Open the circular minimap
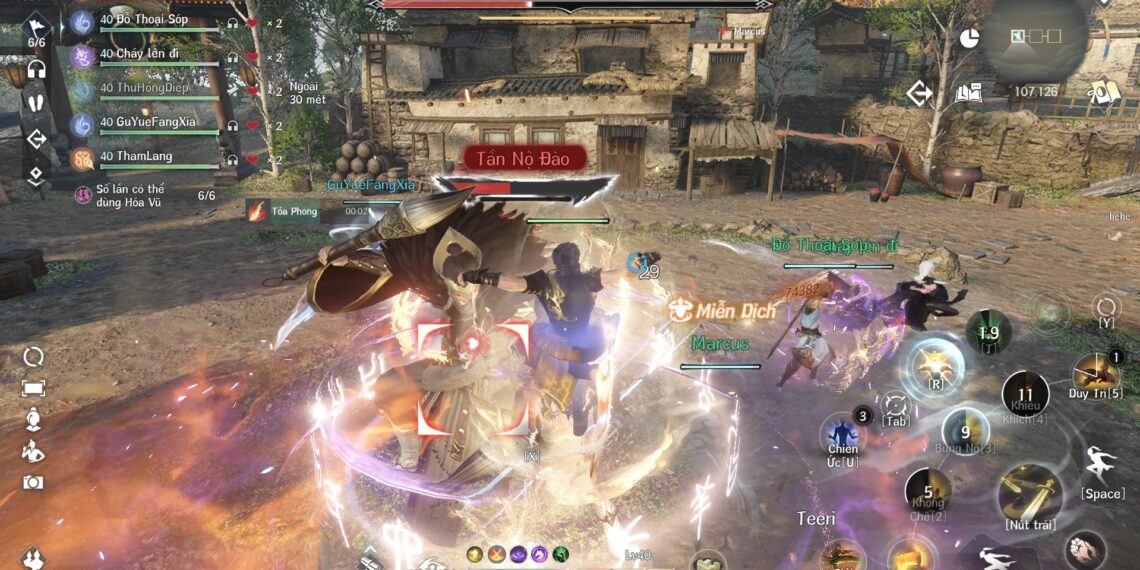The height and width of the screenshot is (570, 1140). click(1034, 38)
